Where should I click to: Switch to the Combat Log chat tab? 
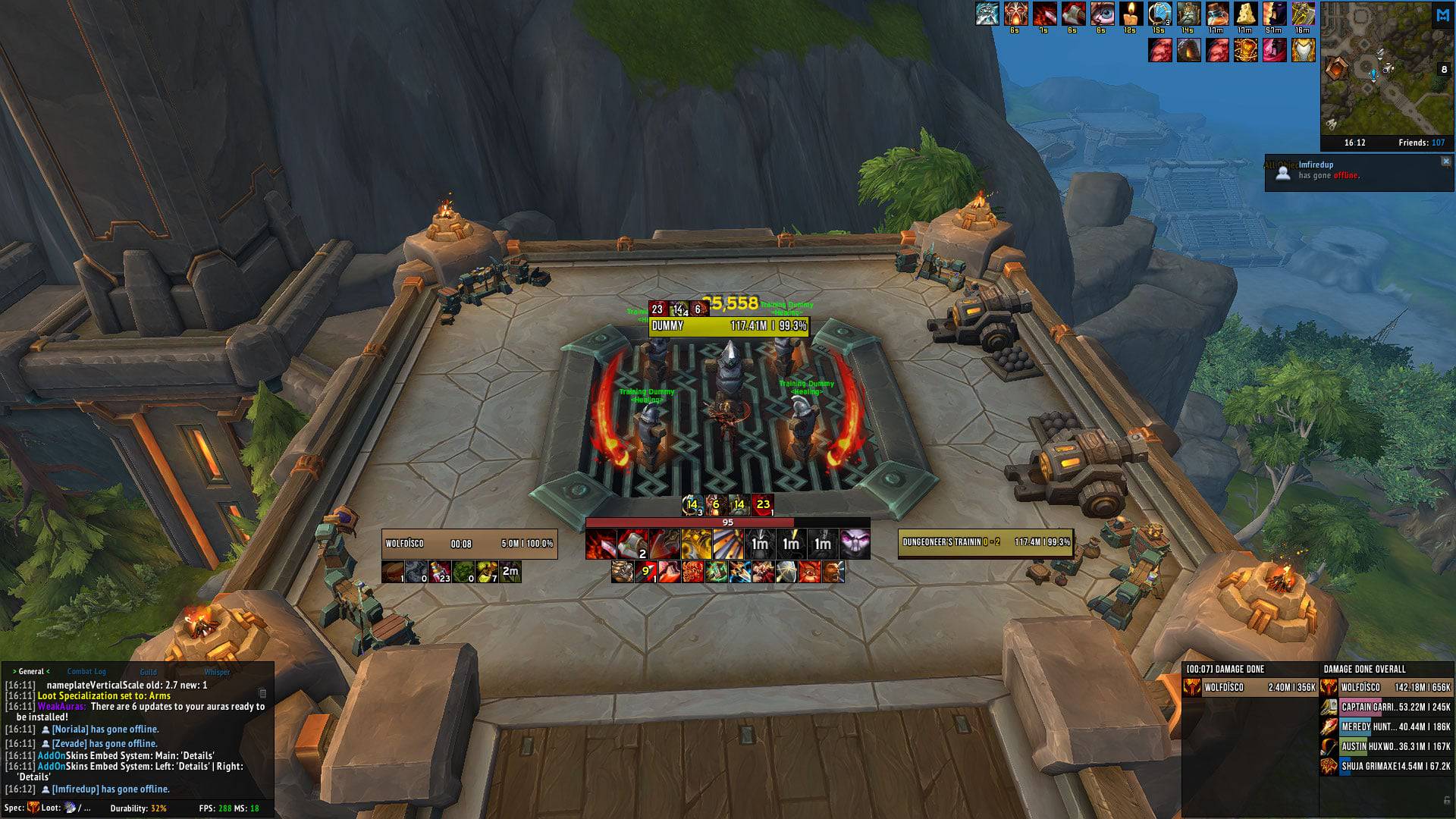tap(86, 671)
